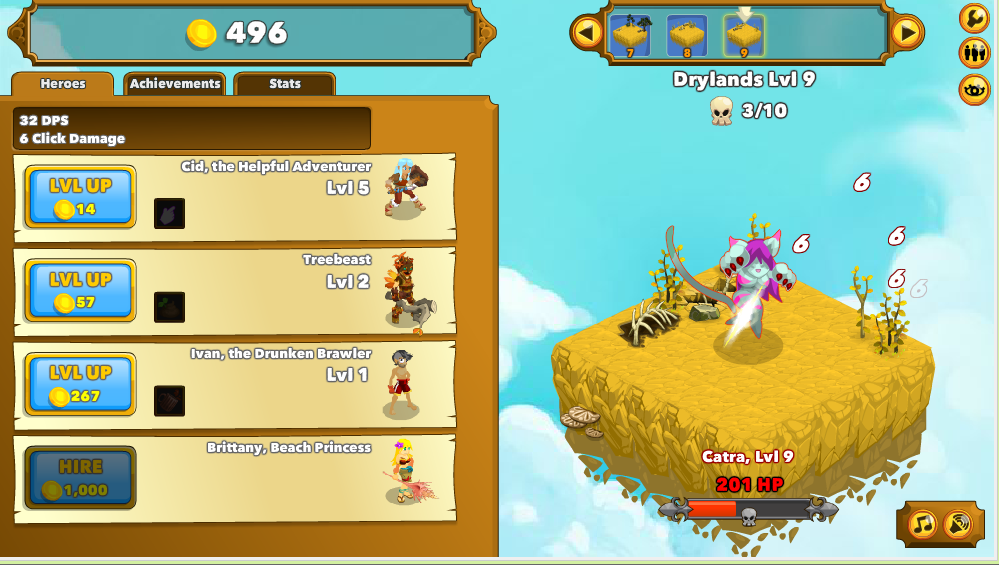The image size is (999, 565).
Task: Choose the zone 8 tile
Action: (x=687, y=36)
